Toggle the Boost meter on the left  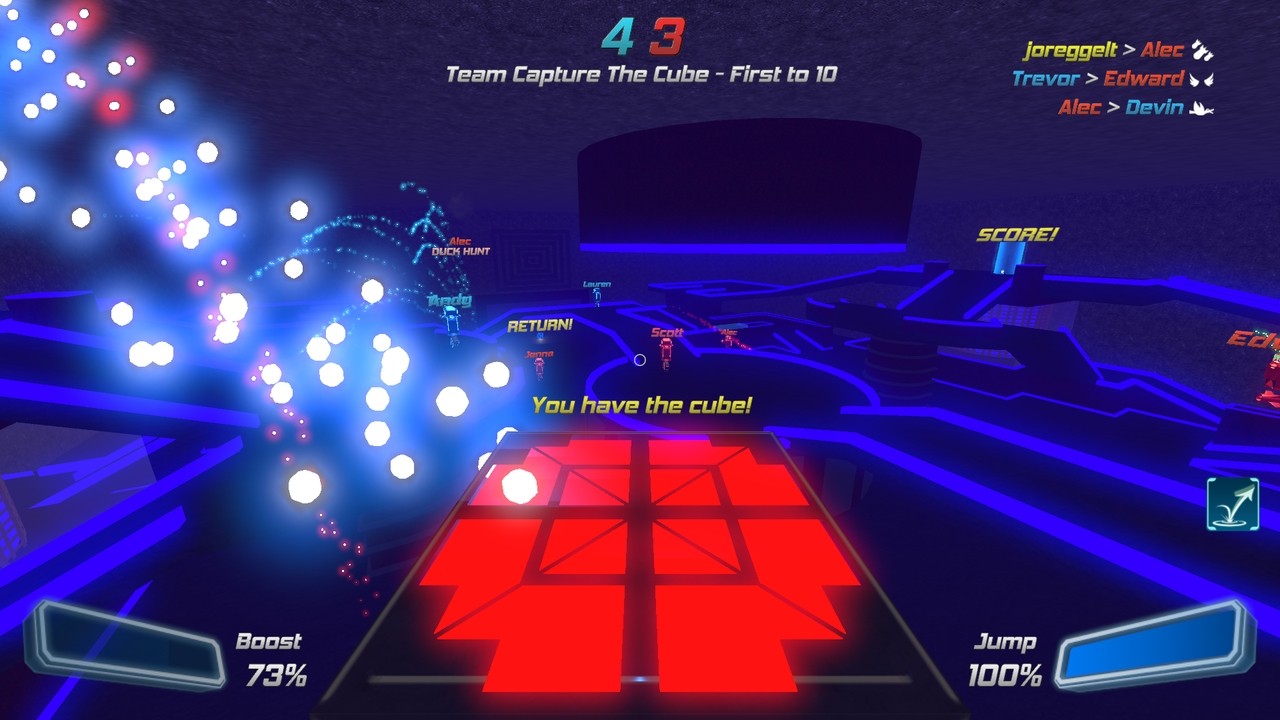[x=123, y=642]
